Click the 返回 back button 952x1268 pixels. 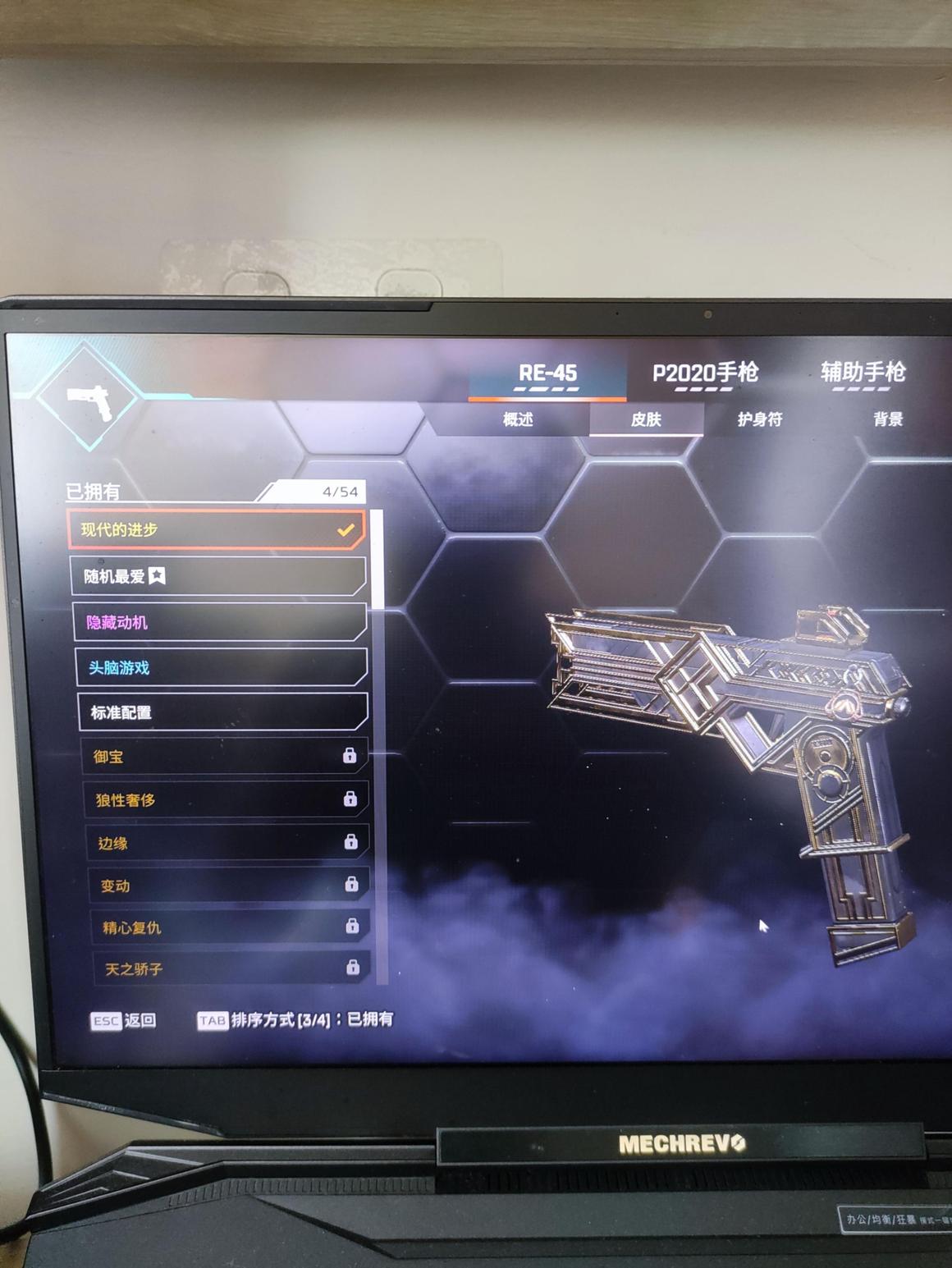124,1020
